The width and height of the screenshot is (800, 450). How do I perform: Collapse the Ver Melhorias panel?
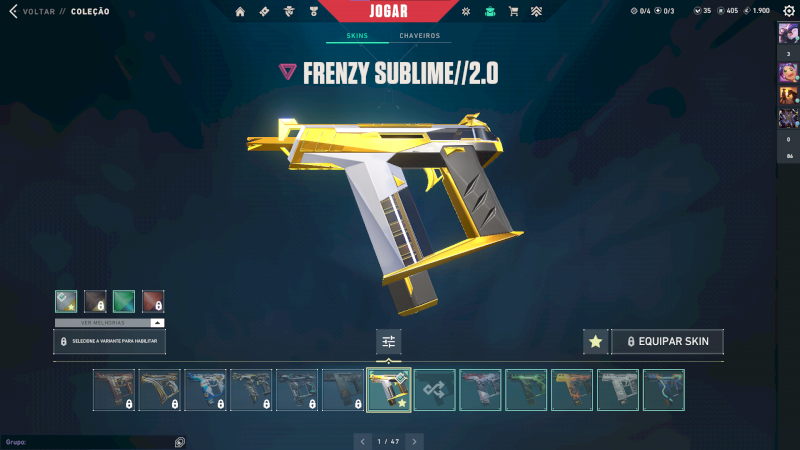click(157, 323)
